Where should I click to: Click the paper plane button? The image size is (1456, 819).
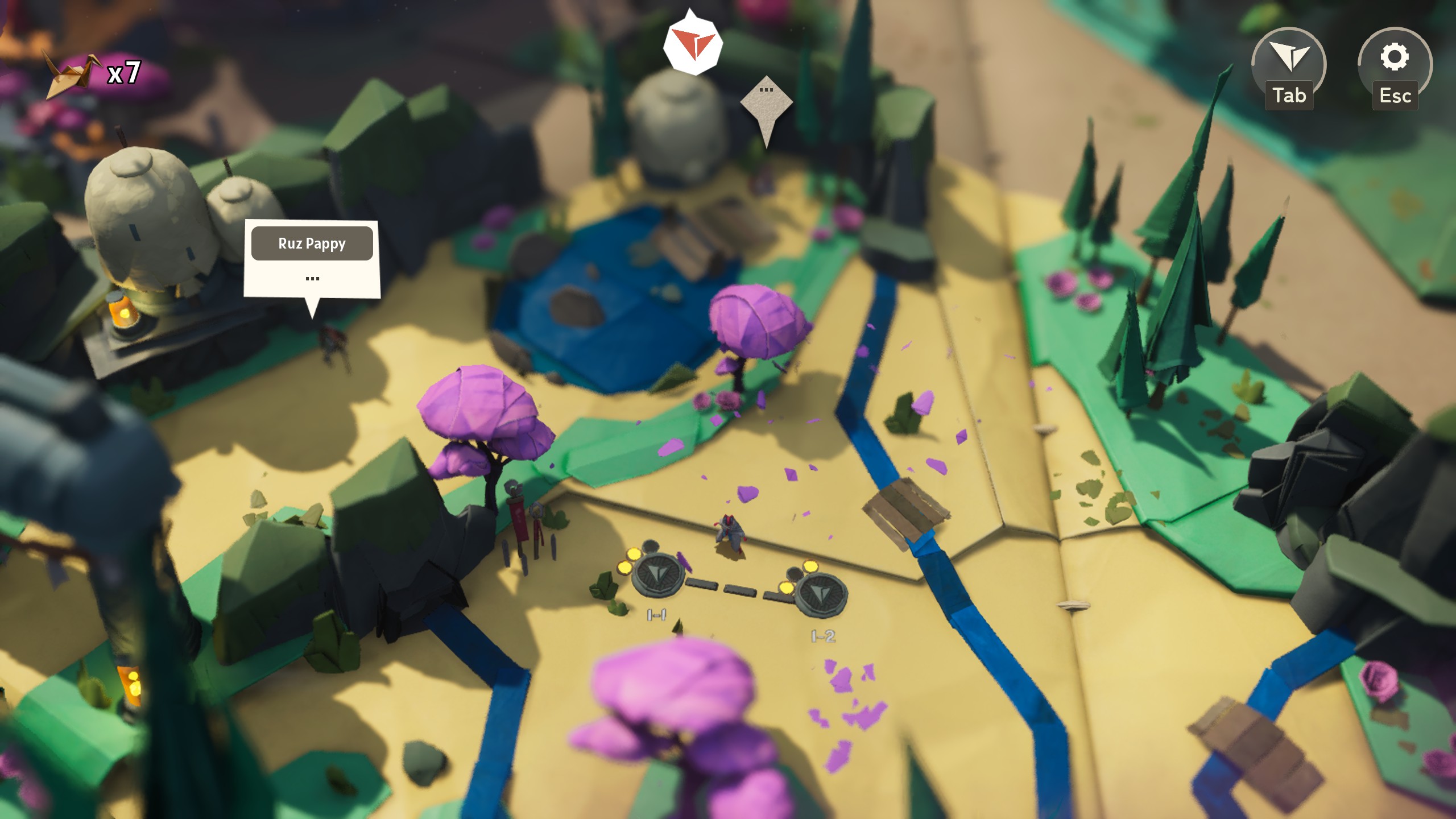click(x=1289, y=57)
